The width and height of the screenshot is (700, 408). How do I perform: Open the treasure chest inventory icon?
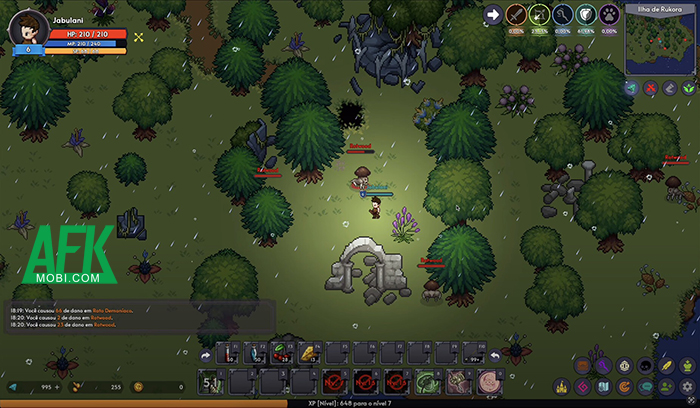click(x=580, y=367)
